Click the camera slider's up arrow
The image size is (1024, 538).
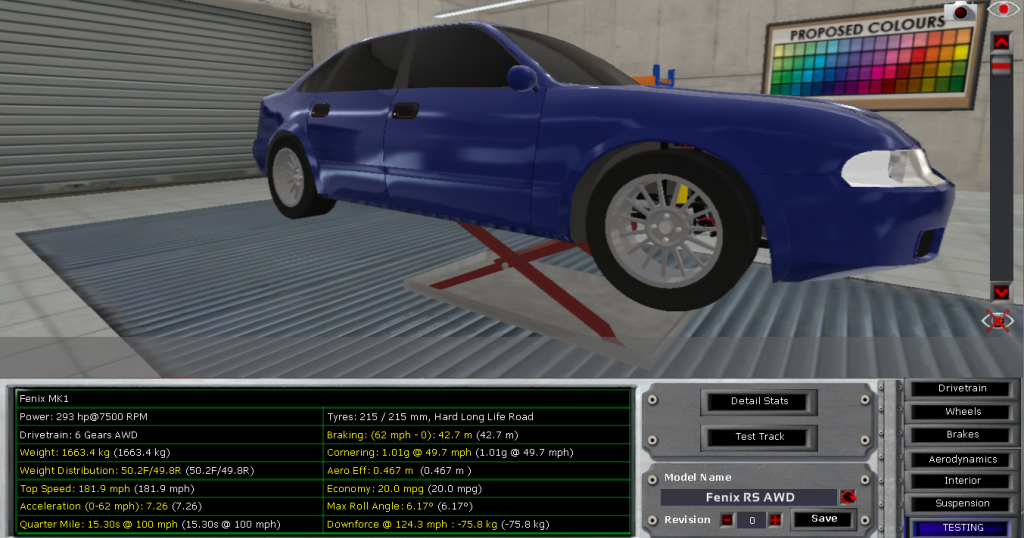(1001, 41)
